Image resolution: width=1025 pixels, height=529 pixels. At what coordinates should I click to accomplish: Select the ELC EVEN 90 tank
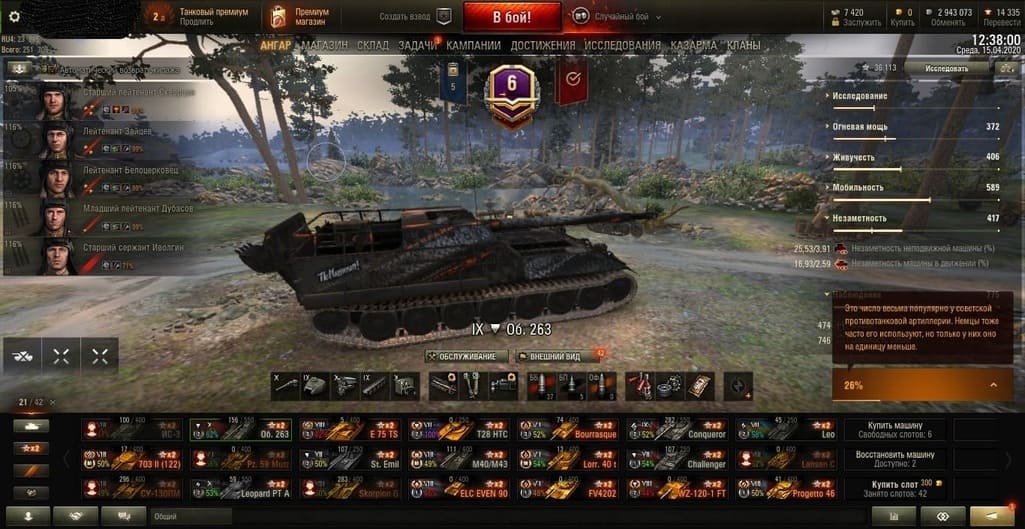pos(456,489)
